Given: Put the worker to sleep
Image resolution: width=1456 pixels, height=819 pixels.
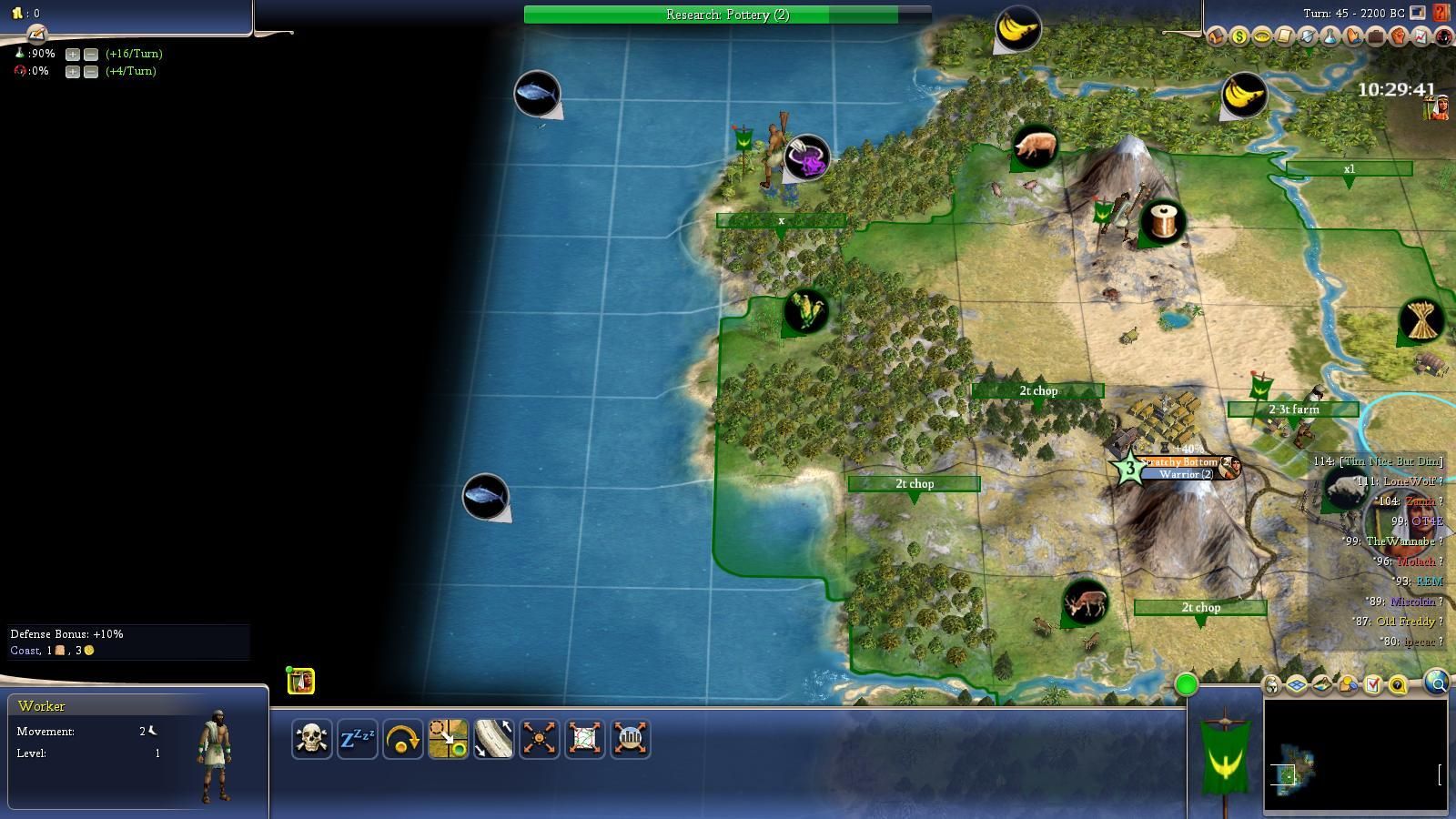Looking at the screenshot, I should coord(357,738).
